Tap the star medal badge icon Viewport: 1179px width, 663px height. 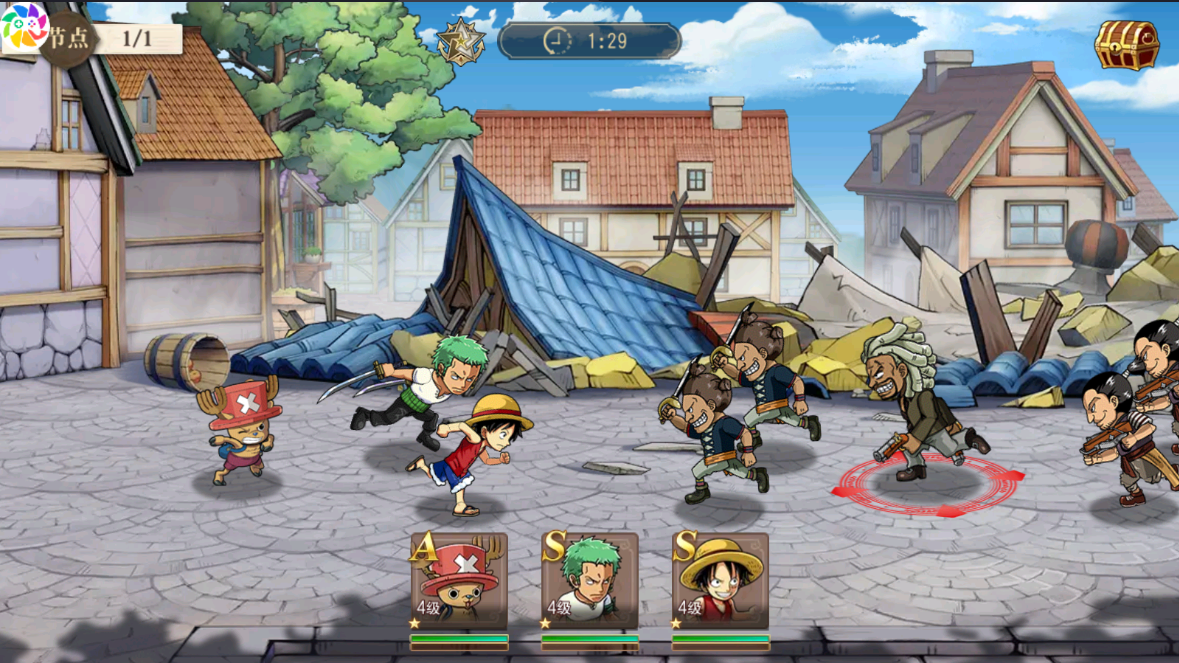461,42
